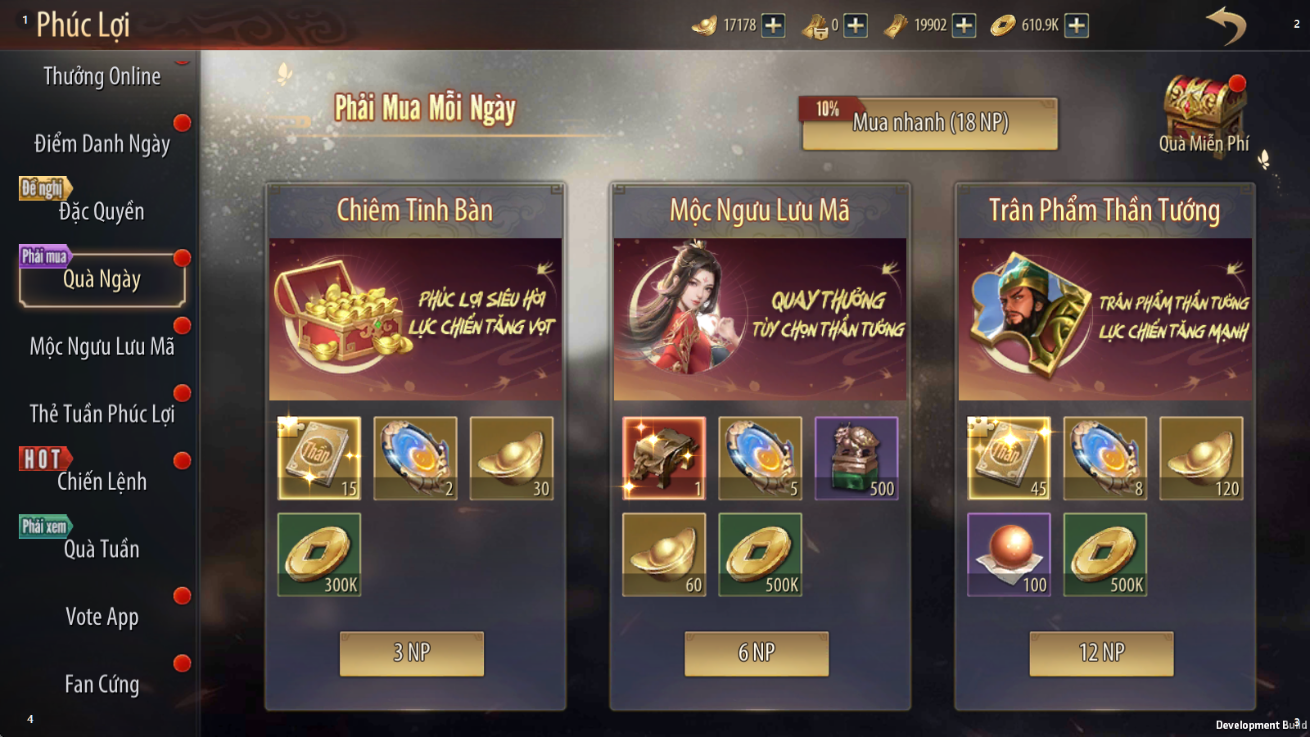View the purple statue item with 500
Viewport: 1310px width, 737px height.
pos(856,459)
